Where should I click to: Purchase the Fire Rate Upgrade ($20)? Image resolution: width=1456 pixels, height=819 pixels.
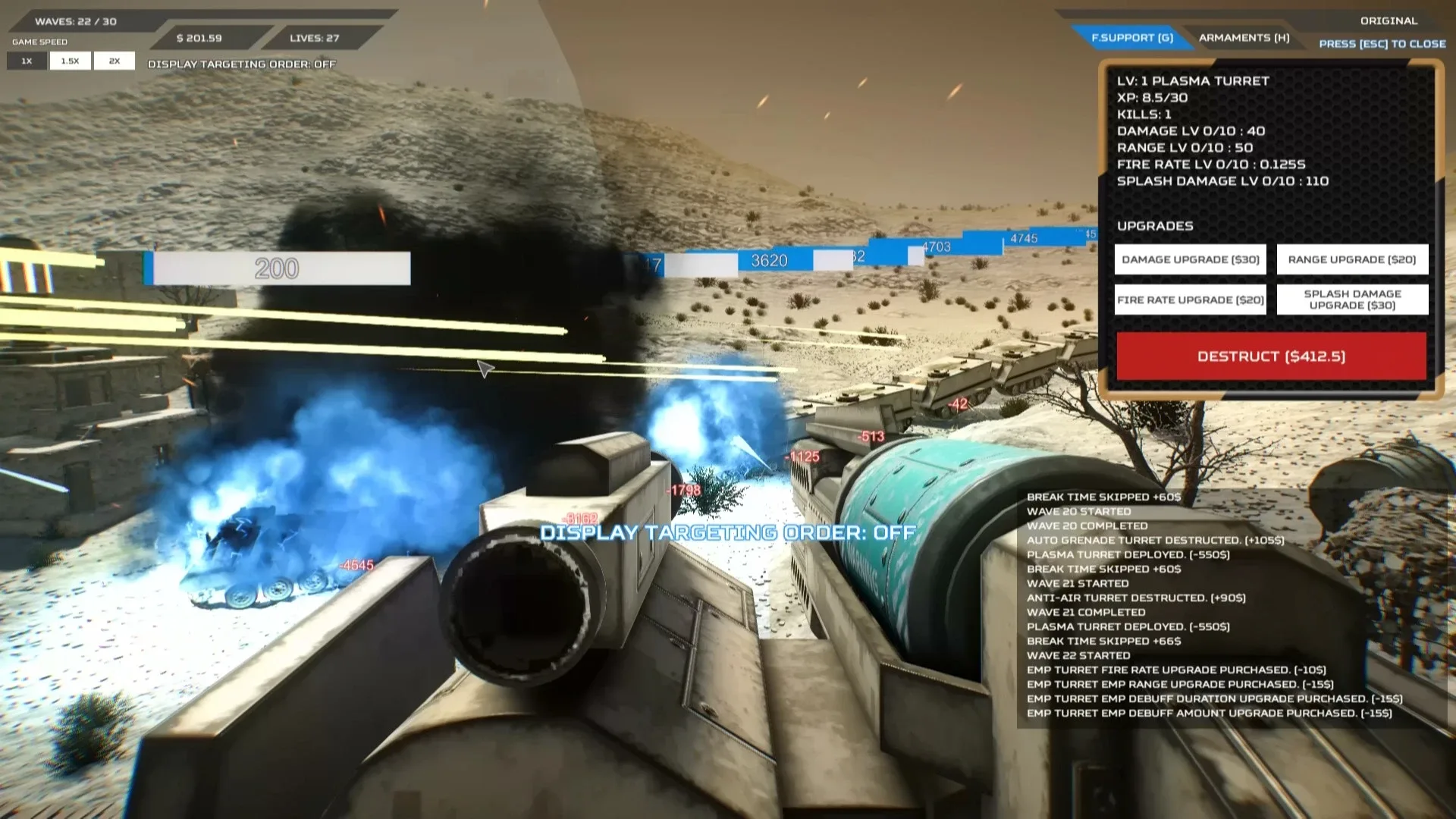[1190, 300]
